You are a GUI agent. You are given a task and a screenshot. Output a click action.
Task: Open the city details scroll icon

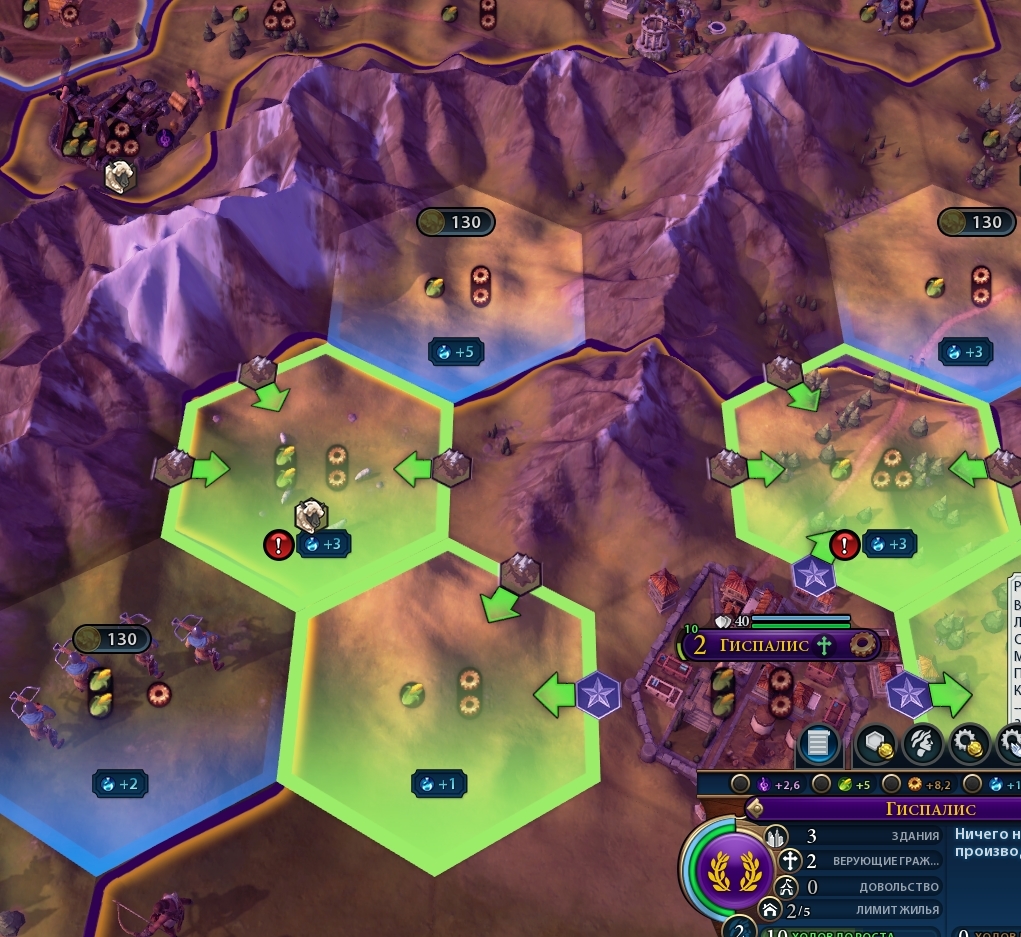[818, 743]
